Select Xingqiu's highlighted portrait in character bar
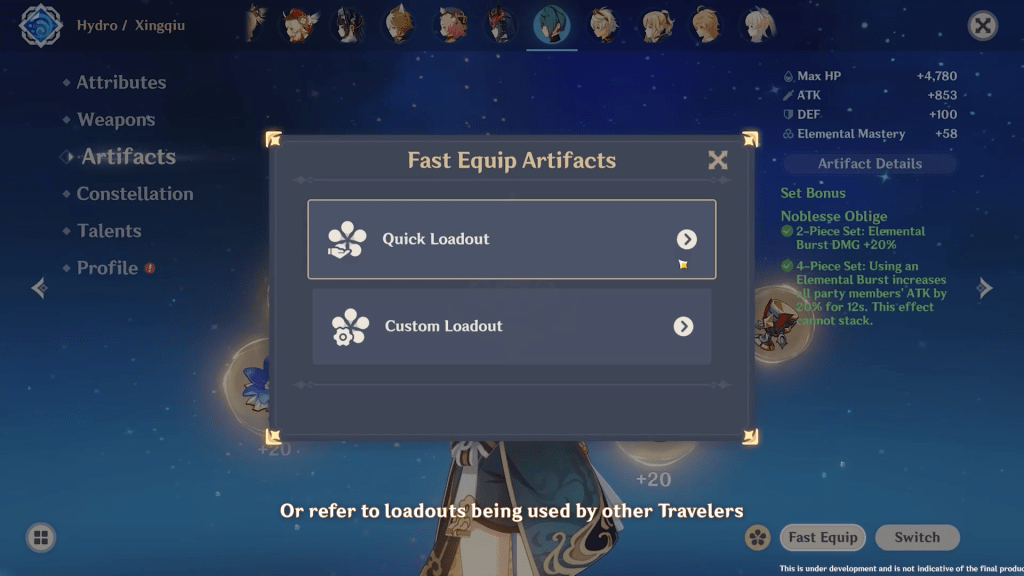 (551, 24)
